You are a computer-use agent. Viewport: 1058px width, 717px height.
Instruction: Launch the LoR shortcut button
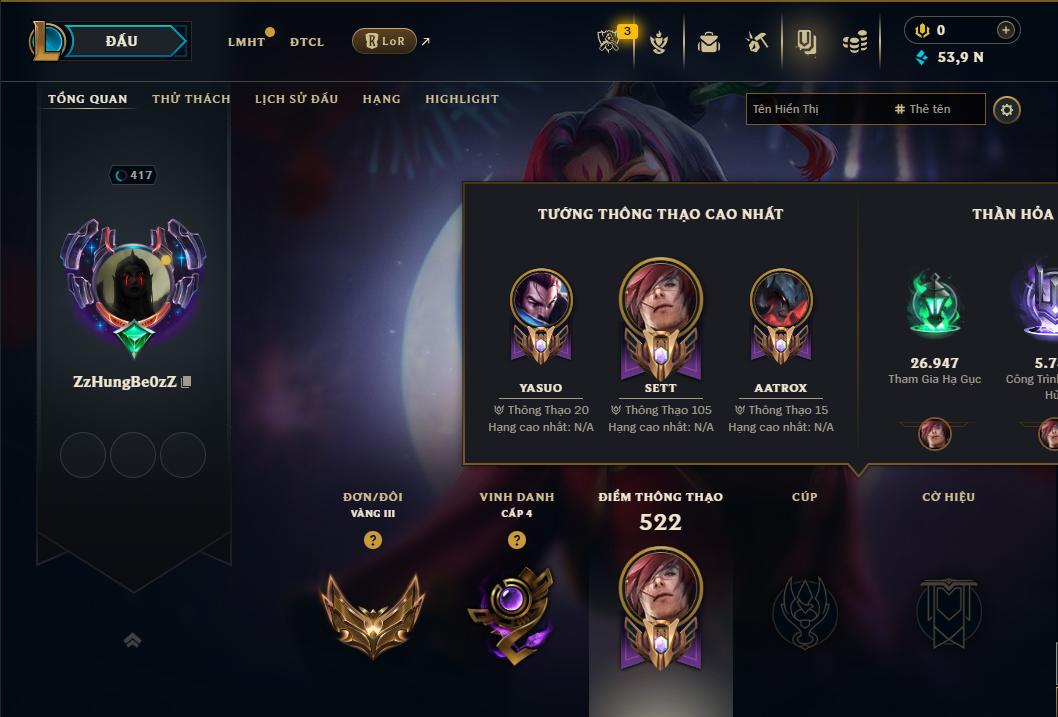coord(385,41)
